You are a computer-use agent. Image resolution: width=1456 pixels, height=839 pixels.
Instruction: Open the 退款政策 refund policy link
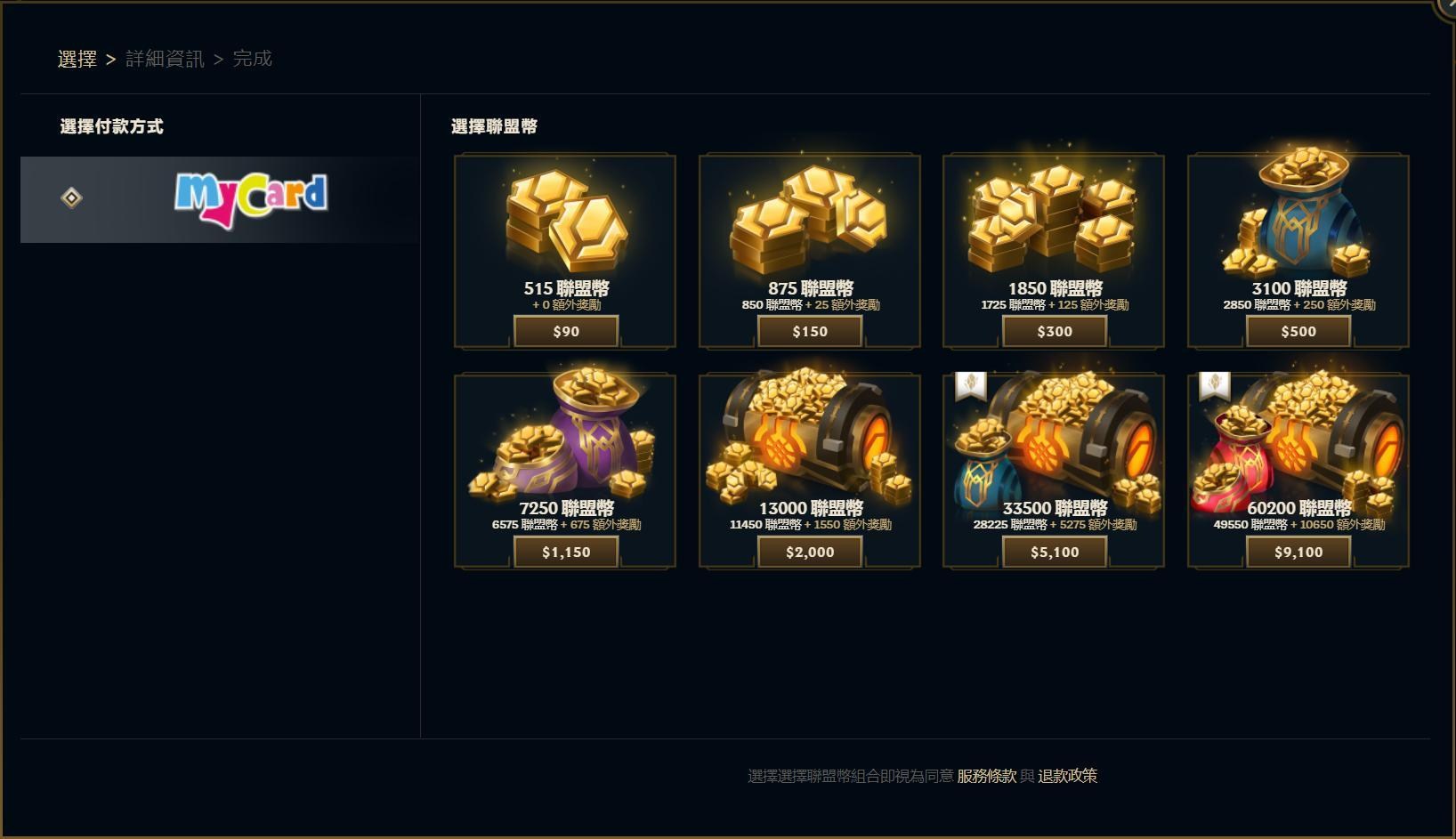pyautogui.click(x=1068, y=776)
